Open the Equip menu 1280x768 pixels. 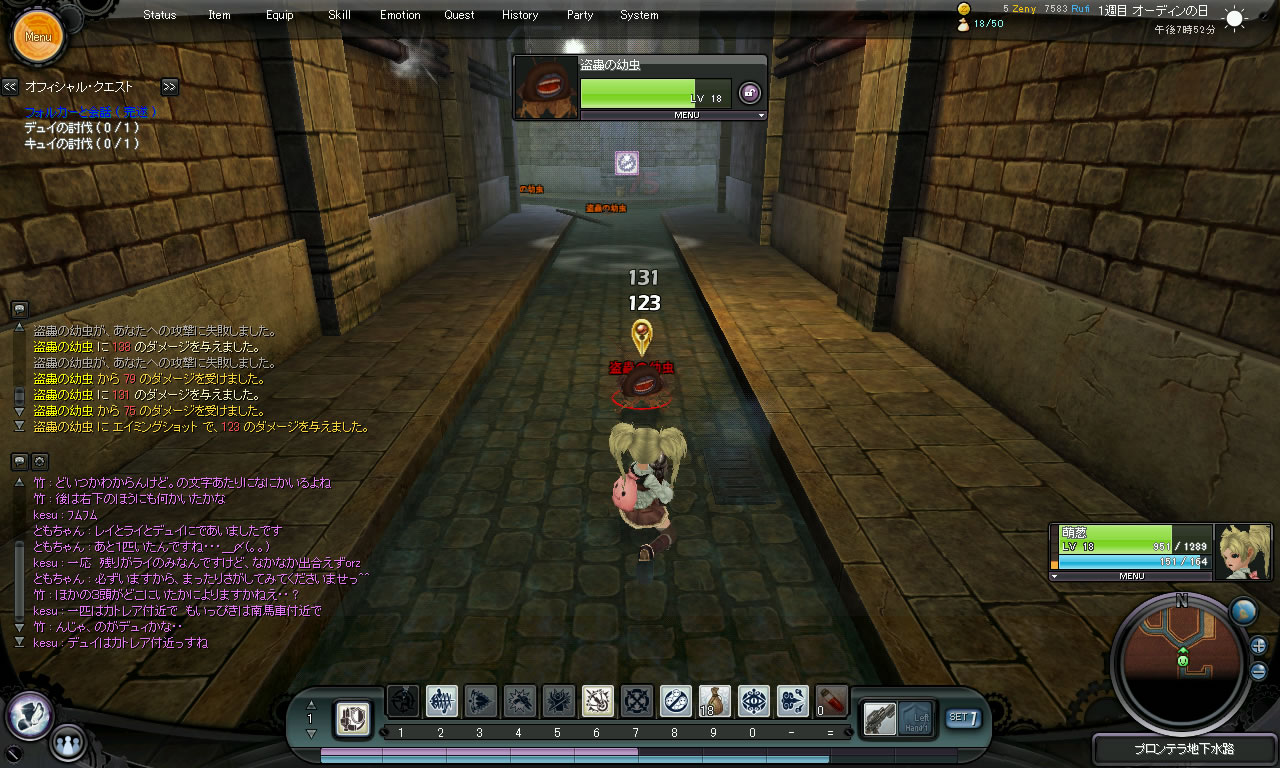pos(280,15)
